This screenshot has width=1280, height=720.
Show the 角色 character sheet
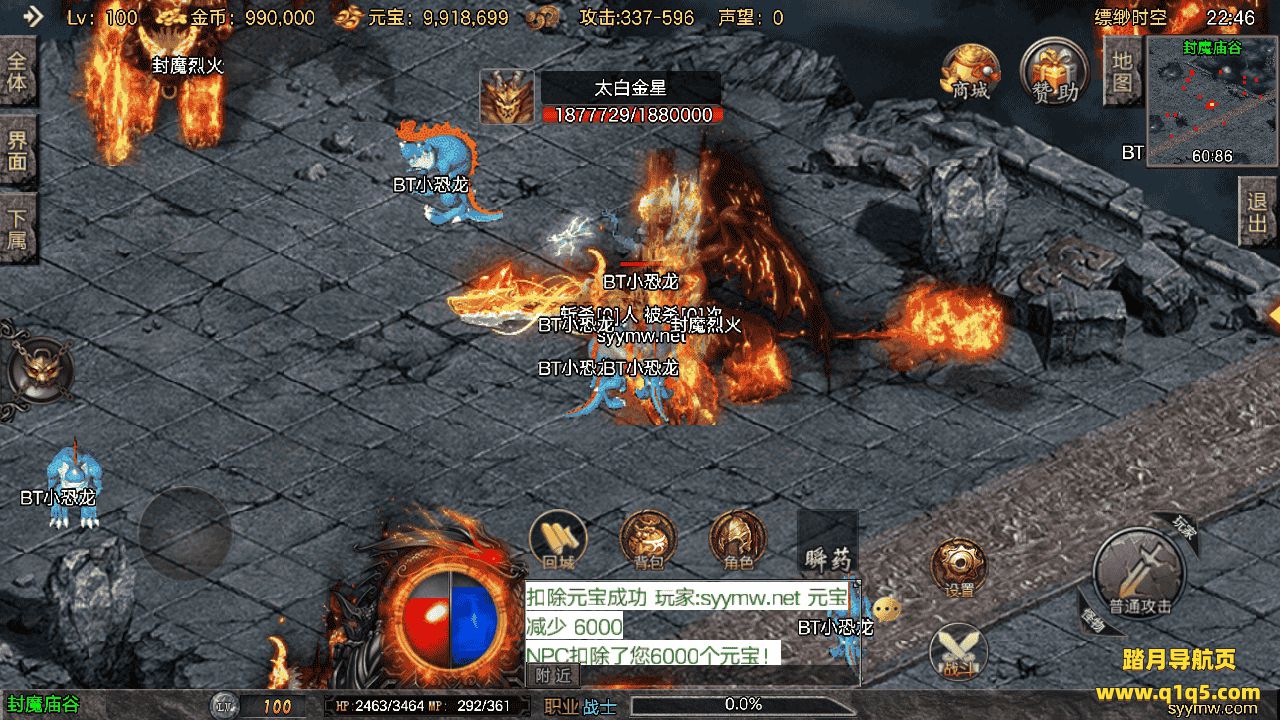(x=738, y=540)
